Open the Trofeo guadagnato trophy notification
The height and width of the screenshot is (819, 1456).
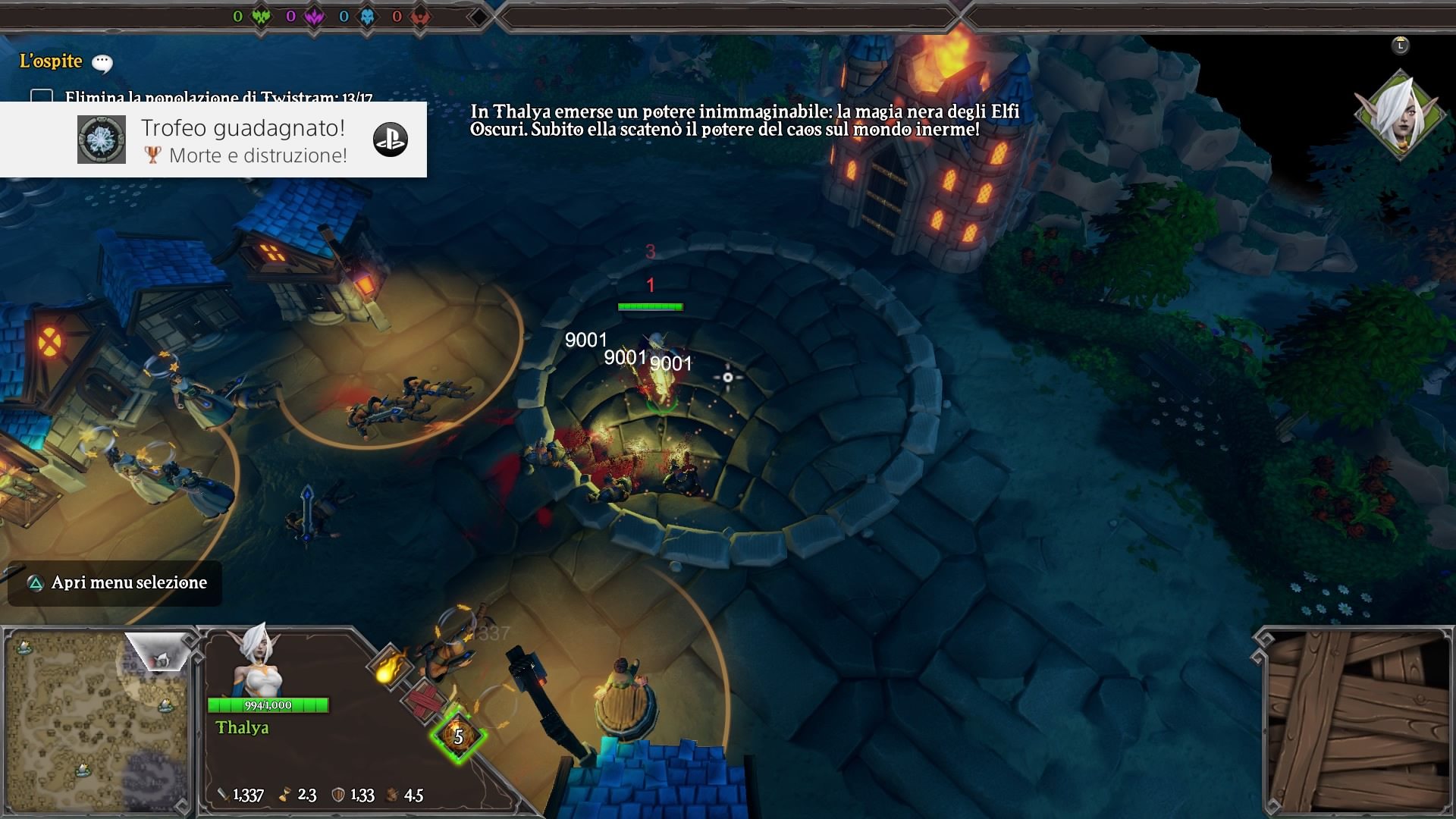(x=243, y=140)
